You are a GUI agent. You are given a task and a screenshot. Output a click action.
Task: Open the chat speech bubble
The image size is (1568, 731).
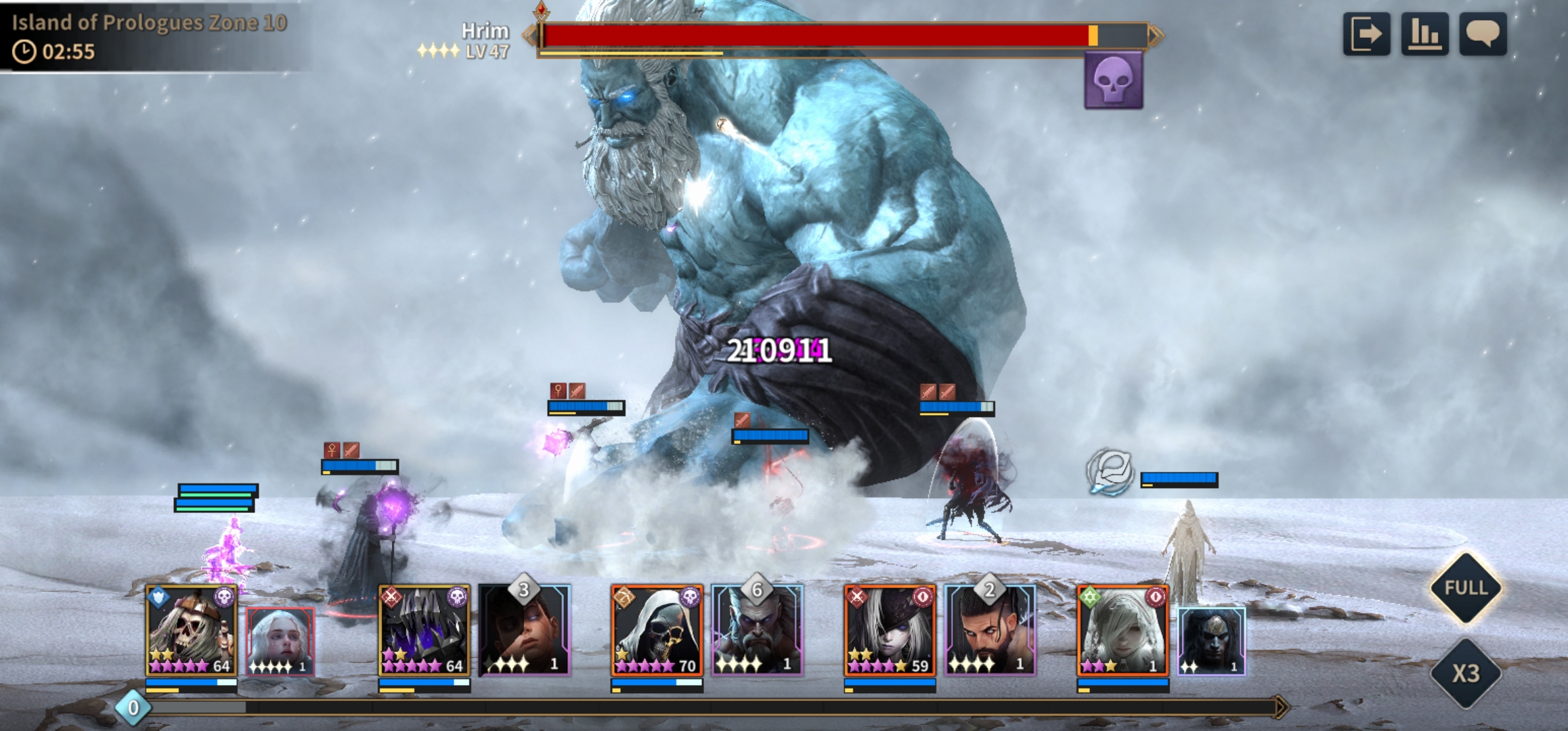1483,34
